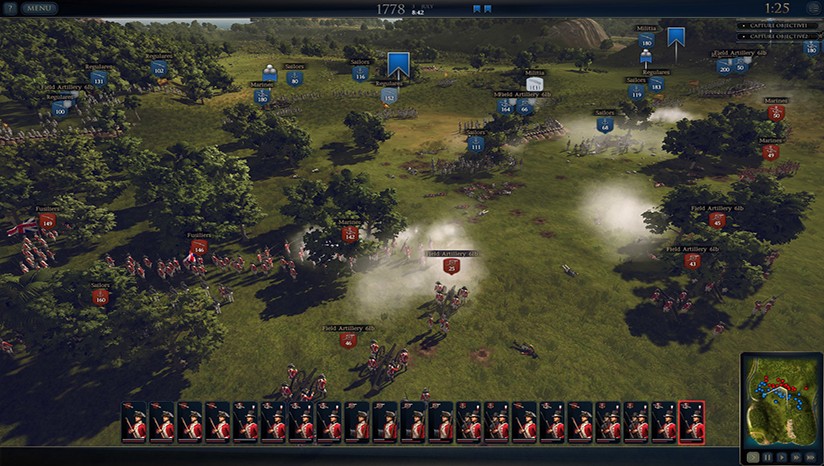Open the question mark help button
The height and width of the screenshot is (466, 824).
(x=9, y=8)
